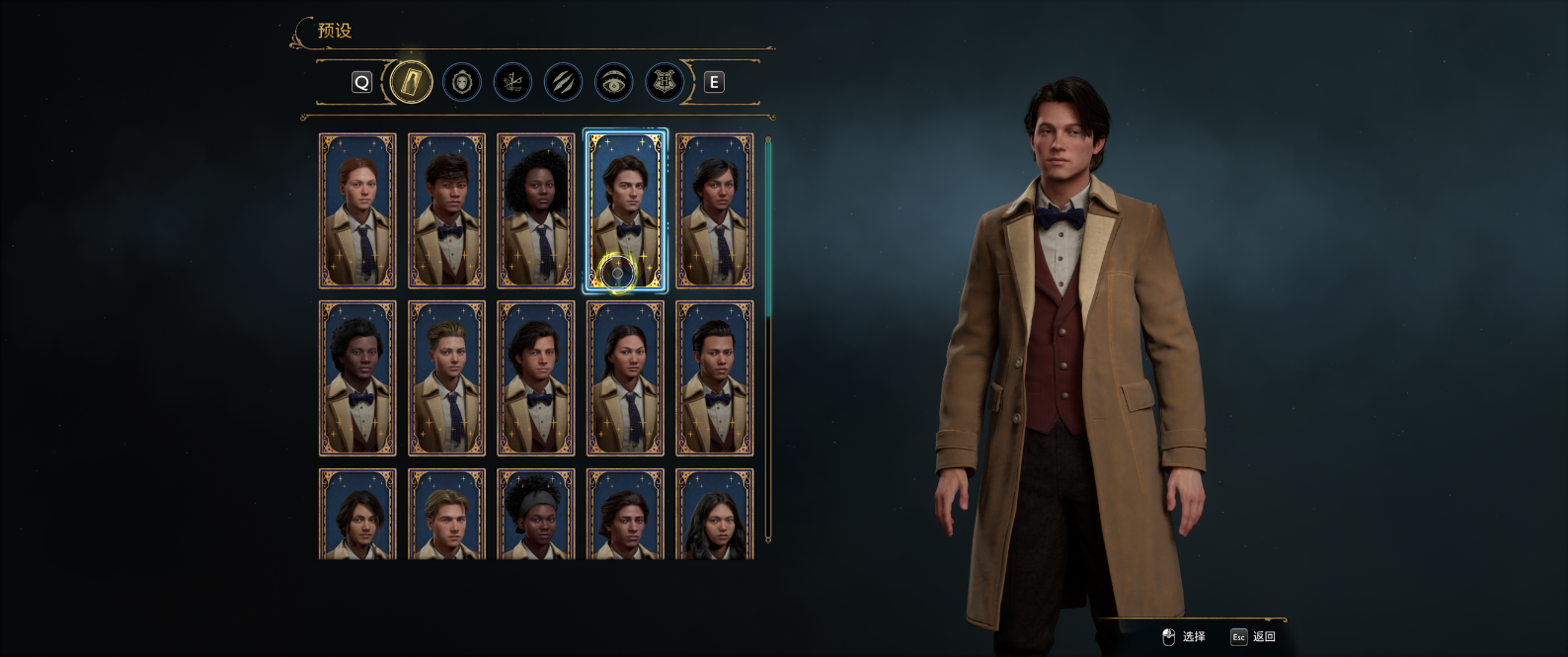Image resolution: width=1568 pixels, height=657 pixels.
Task: Pick the preset with long wavy black hair
Action: coord(715,514)
